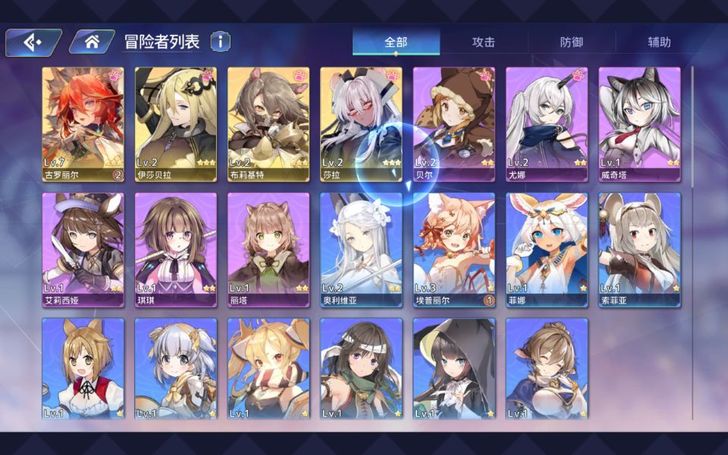Choose the 伊莎贝拉 character card
Screen dimensions: 728x455
(176, 122)
